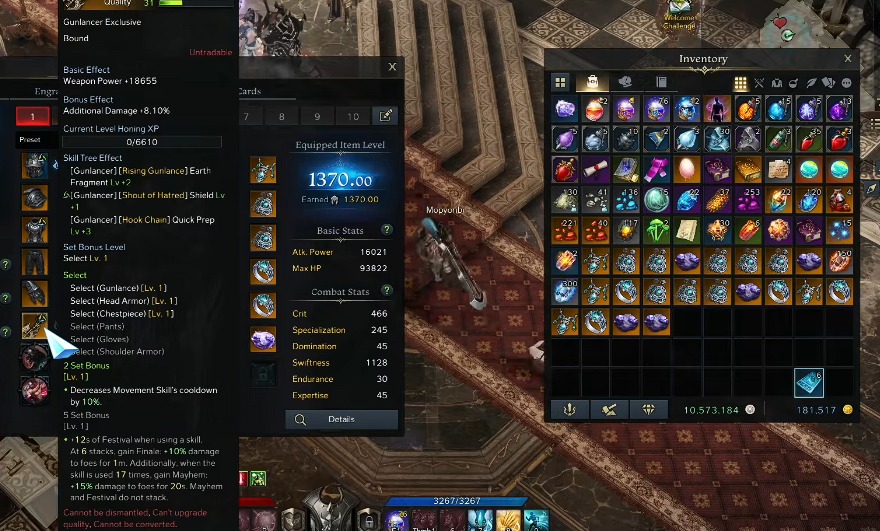Show help for Combat Stats
Image resolution: width=880 pixels, height=531 pixels.
387,292
